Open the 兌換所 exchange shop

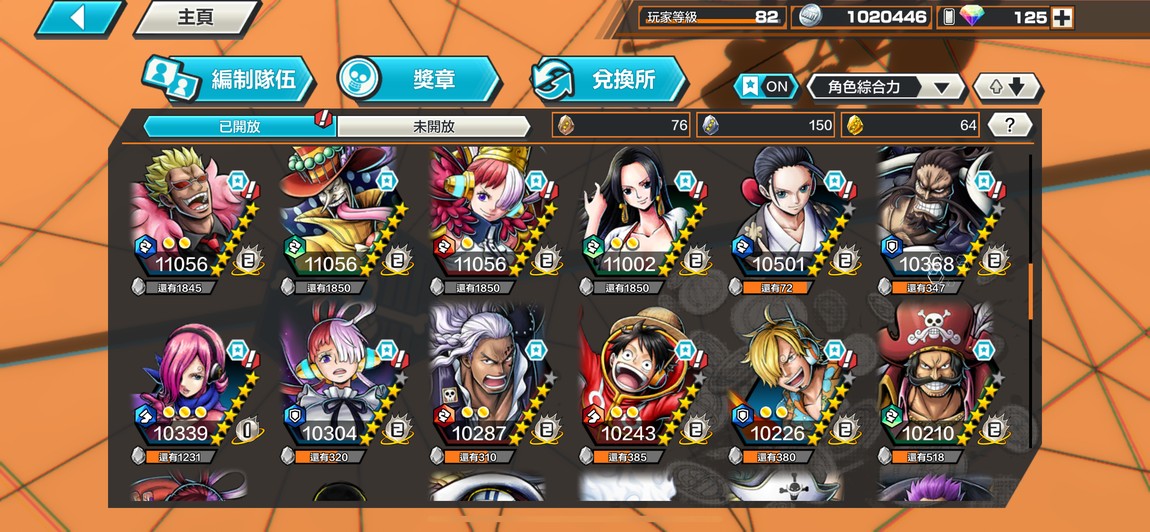tap(609, 80)
